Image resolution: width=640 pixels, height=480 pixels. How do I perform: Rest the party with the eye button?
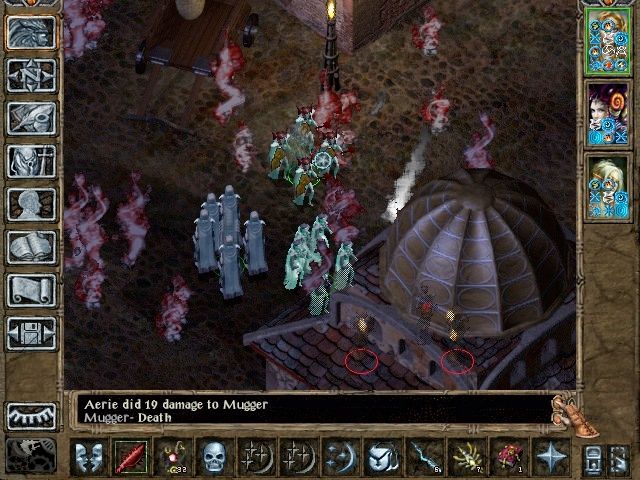pyautogui.click(x=32, y=416)
